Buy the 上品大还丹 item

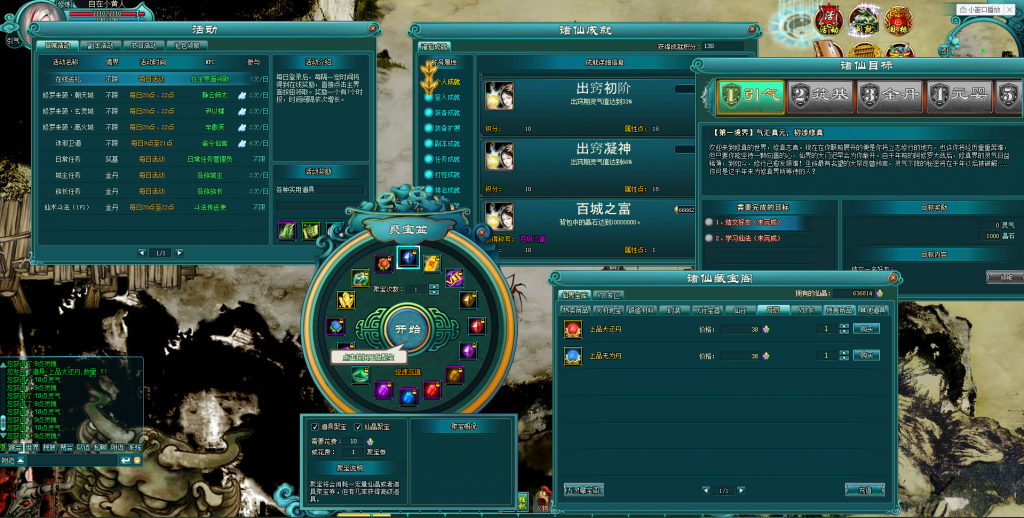pos(866,328)
